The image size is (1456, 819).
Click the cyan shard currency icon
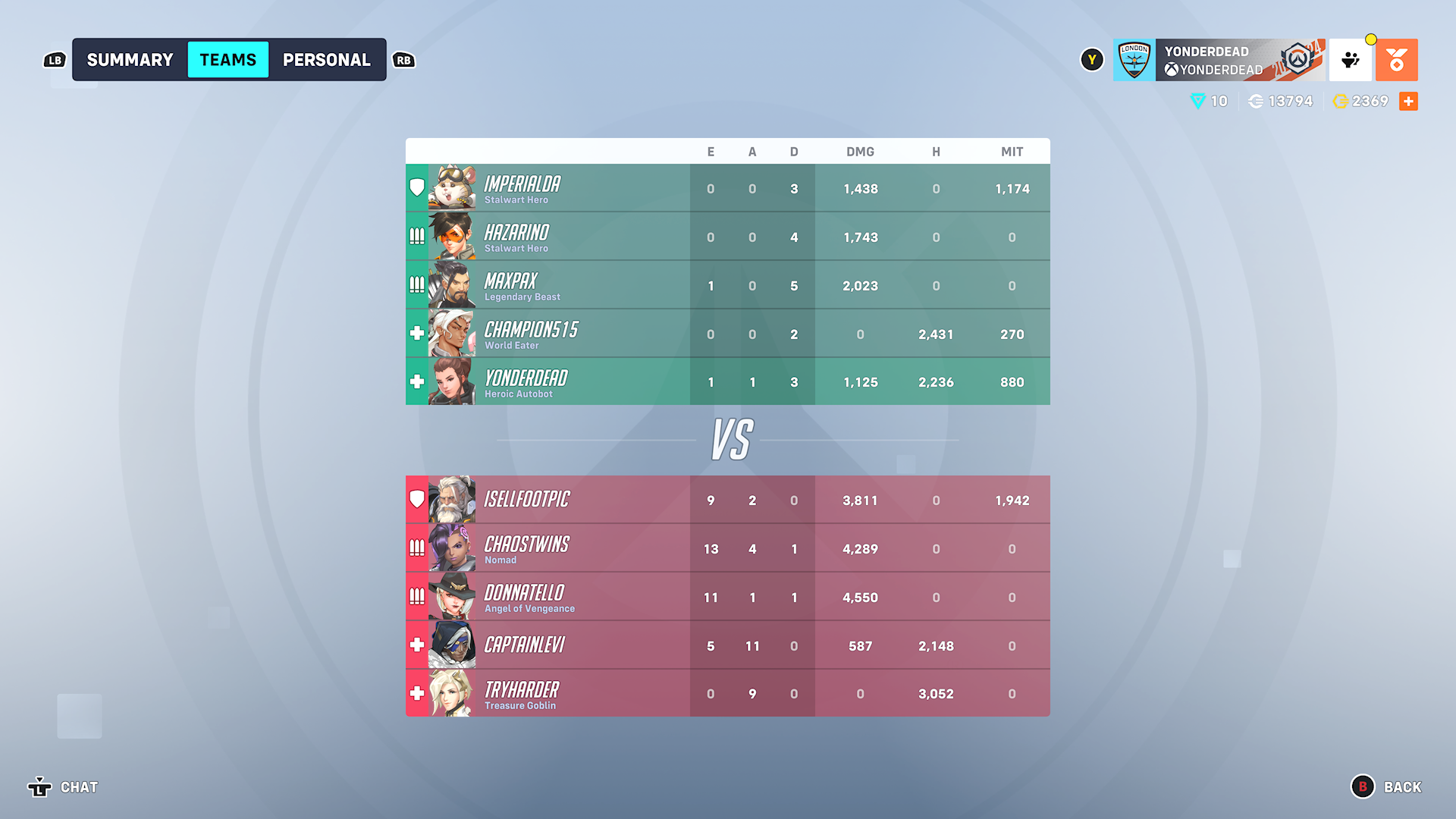pos(1197,101)
